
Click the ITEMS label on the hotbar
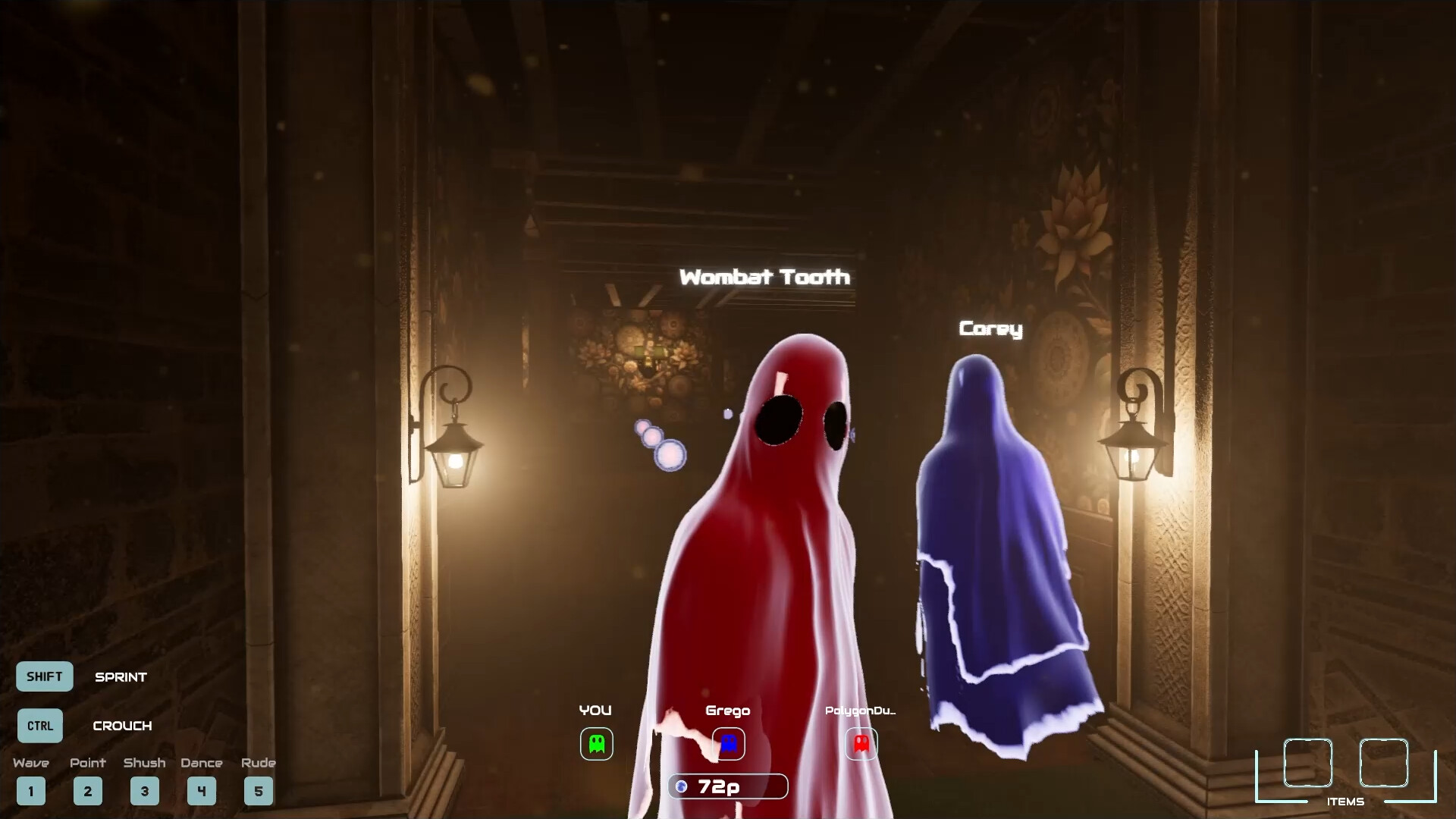1346,800
